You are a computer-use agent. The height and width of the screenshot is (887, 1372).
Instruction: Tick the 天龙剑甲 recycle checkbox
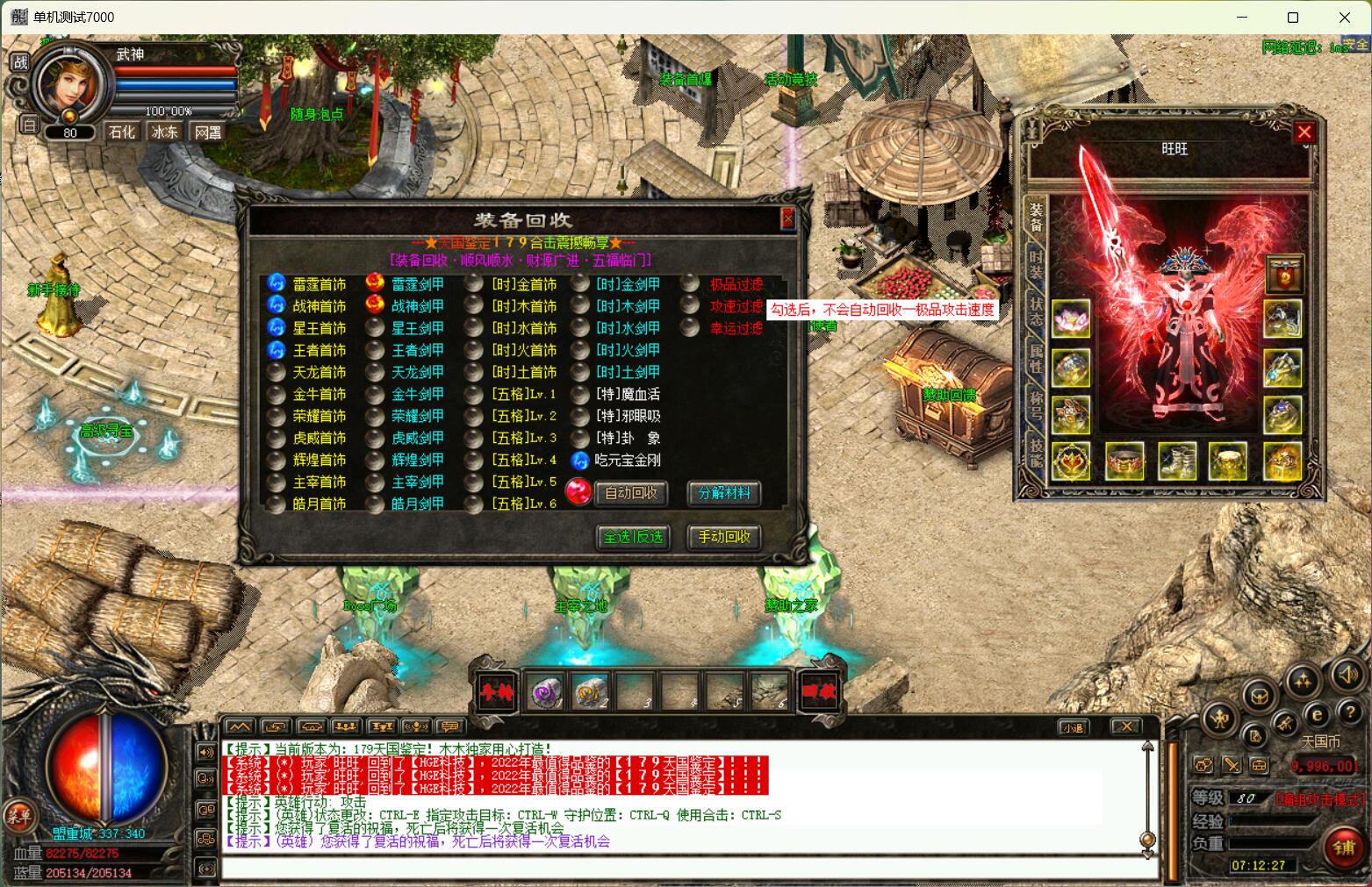tap(375, 372)
